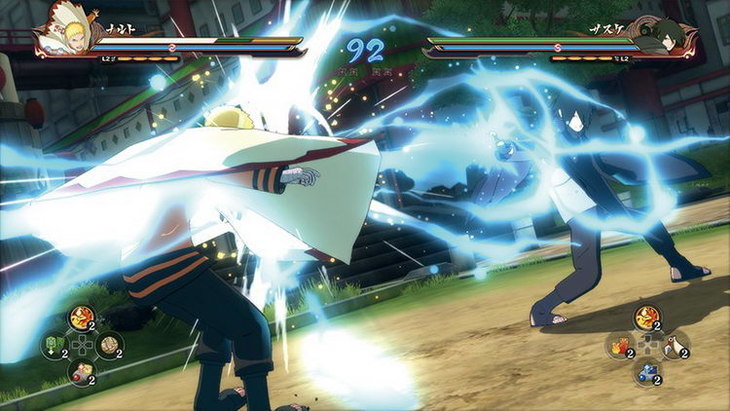Use Sasuke's orange swirl food item
This screenshot has height=411, width=730.
click(646, 318)
